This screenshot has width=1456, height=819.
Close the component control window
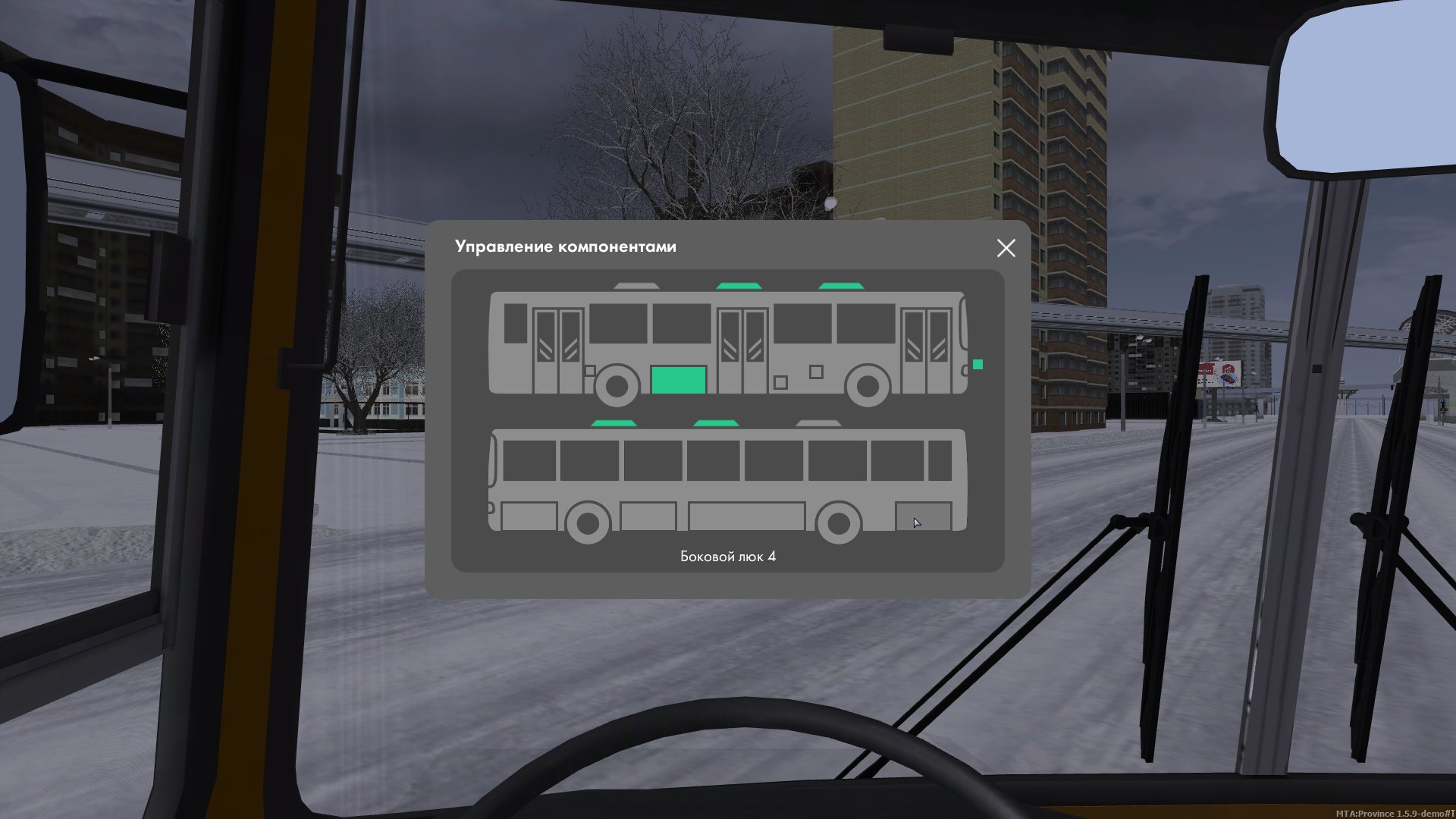coord(1006,248)
